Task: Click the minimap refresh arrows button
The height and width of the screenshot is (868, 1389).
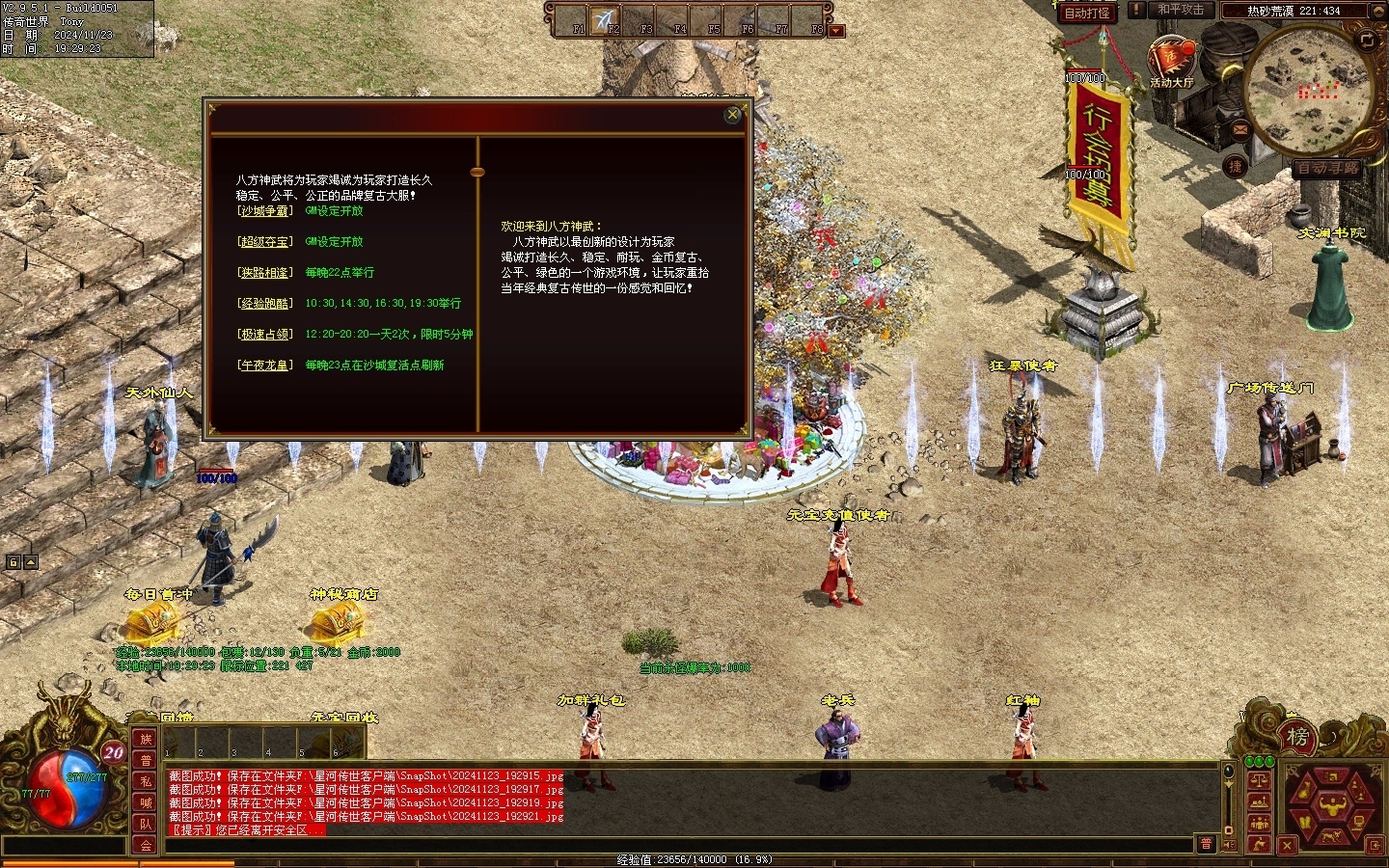Action: pos(1367,40)
